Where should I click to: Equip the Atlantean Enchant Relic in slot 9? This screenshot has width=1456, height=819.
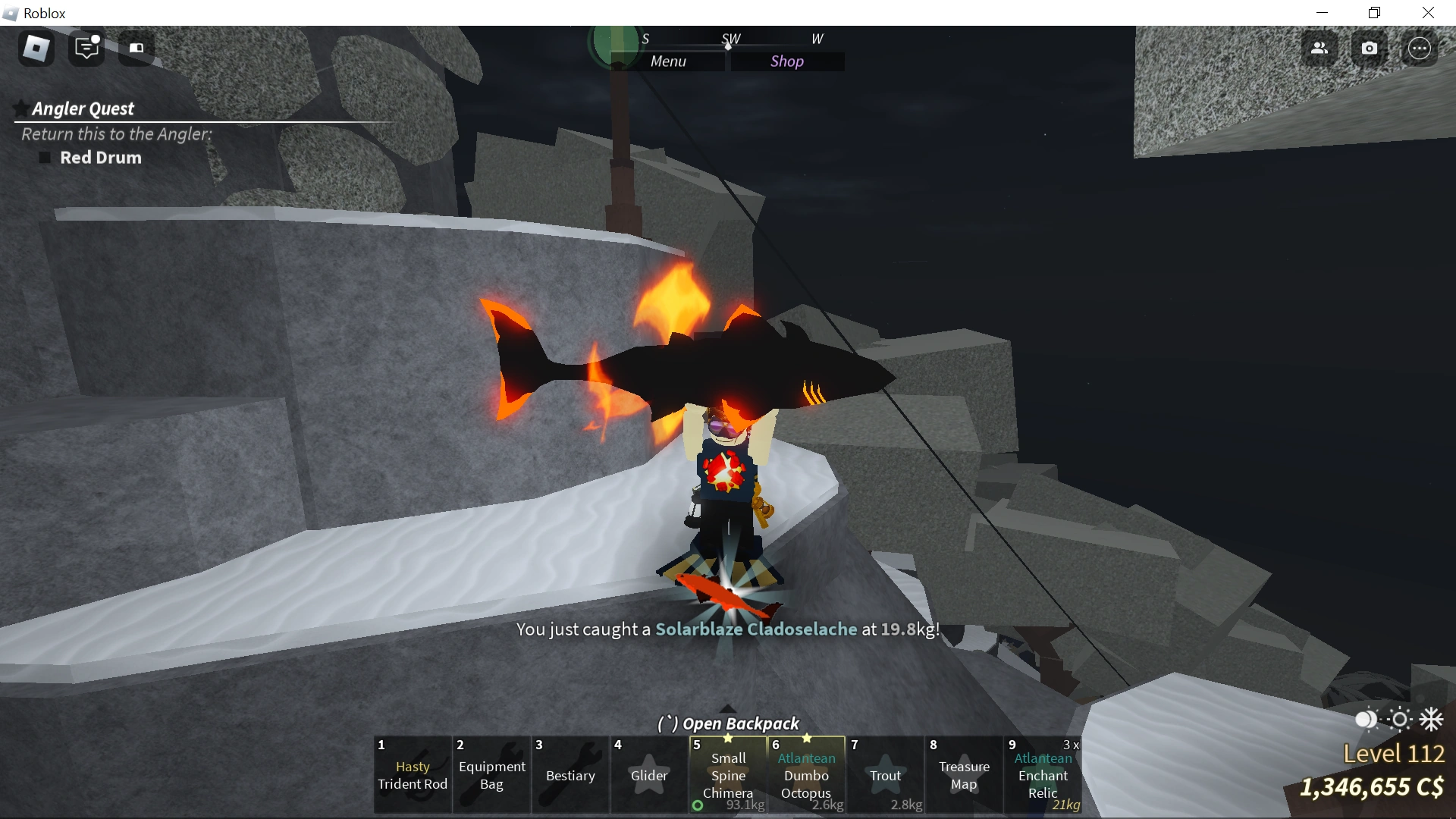click(x=1043, y=775)
